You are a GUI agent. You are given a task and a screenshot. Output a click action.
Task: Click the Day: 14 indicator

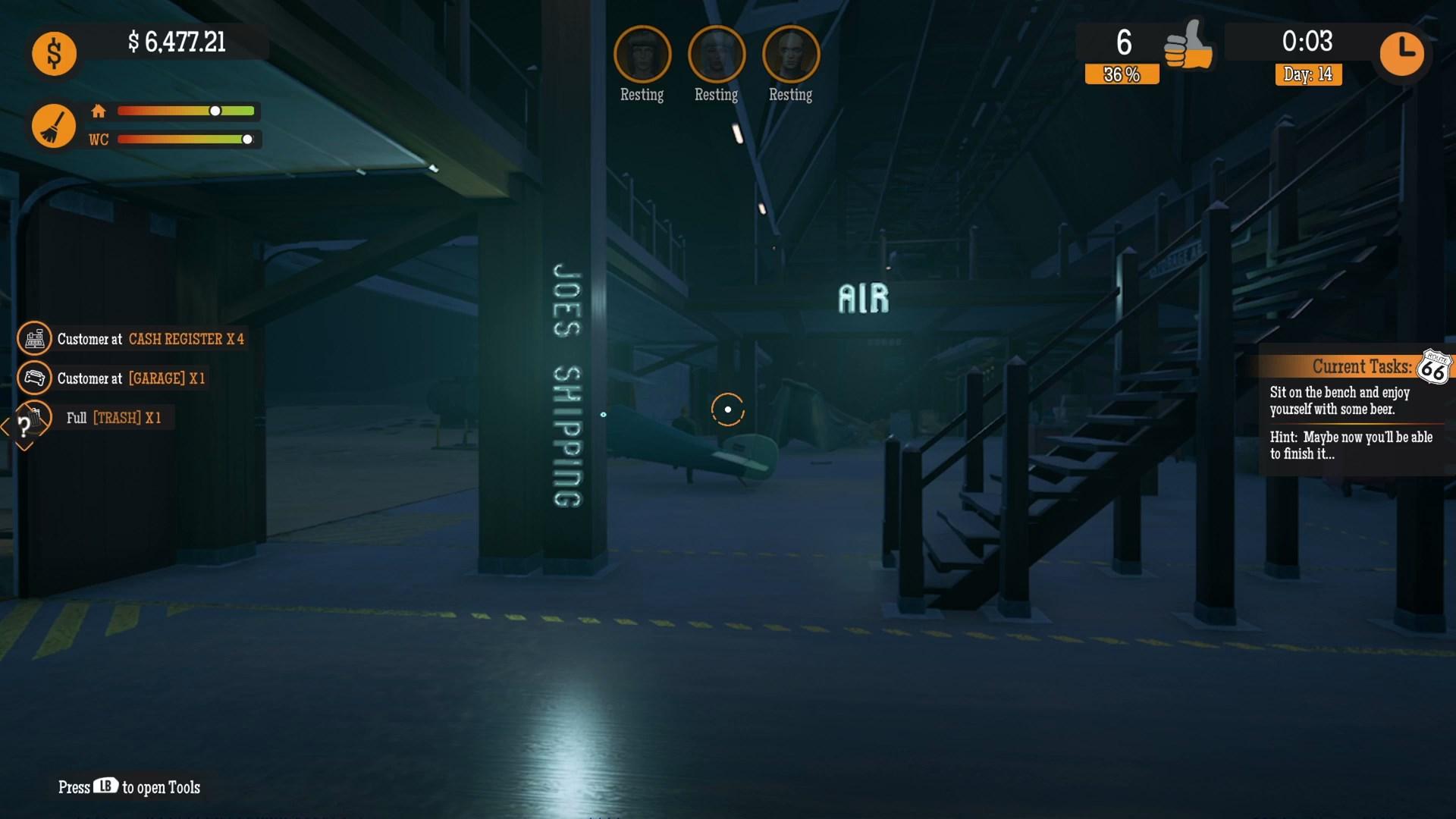tap(1307, 75)
